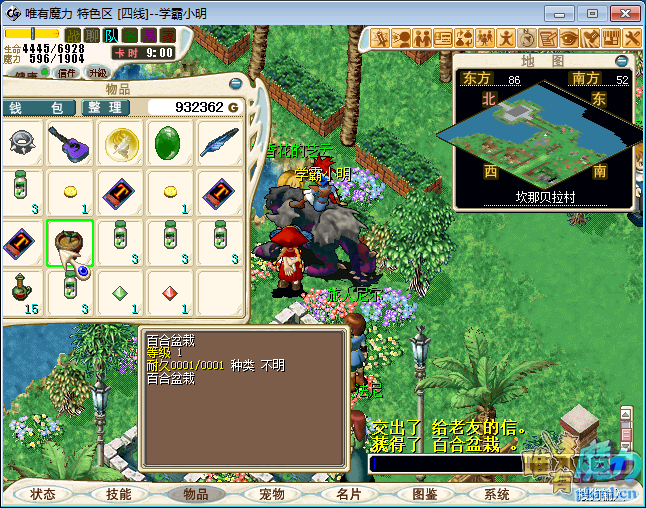Open the wrench and screwdriver settings icon

[632, 38]
